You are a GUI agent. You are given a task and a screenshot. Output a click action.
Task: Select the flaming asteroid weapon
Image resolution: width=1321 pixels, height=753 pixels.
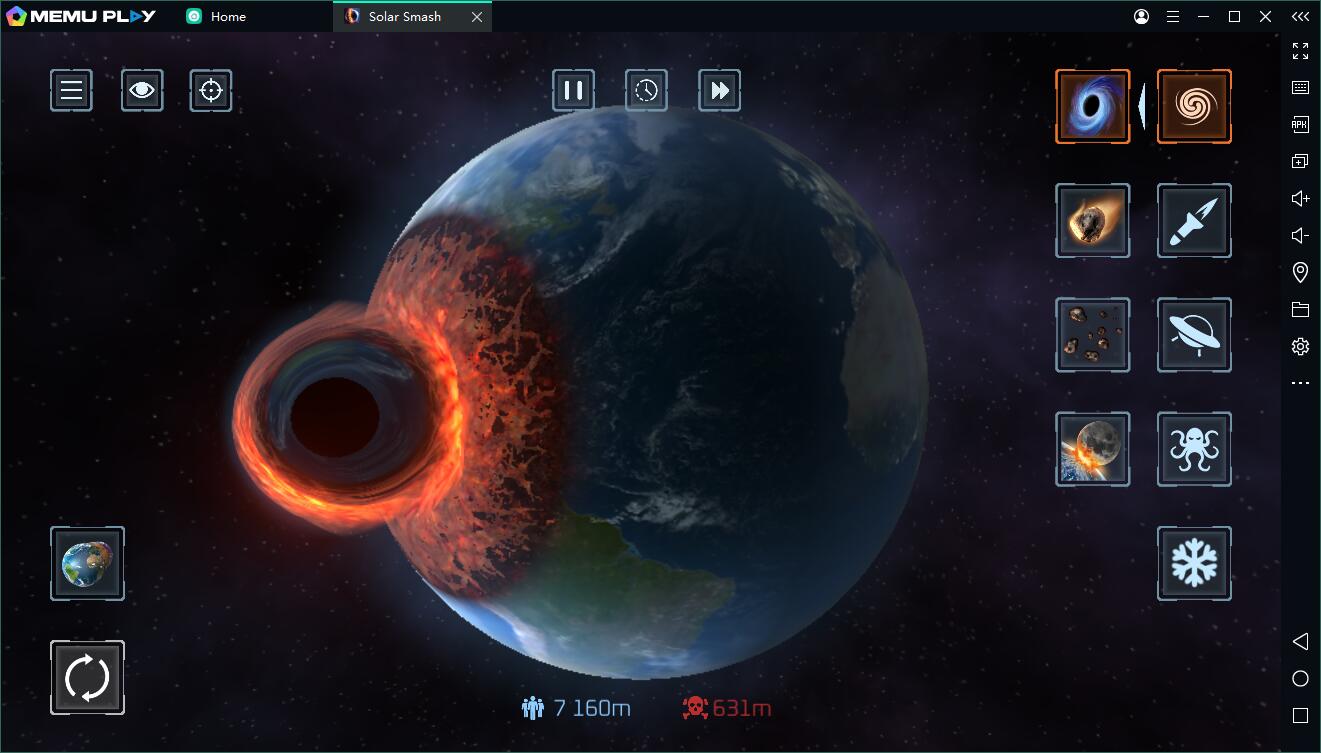click(1092, 220)
